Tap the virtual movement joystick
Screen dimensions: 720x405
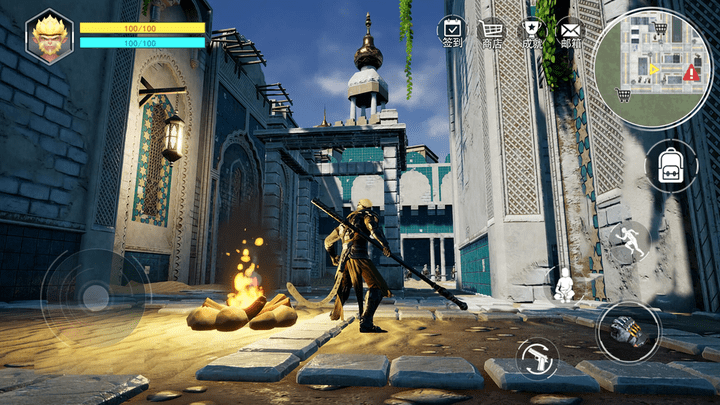click(x=95, y=295)
